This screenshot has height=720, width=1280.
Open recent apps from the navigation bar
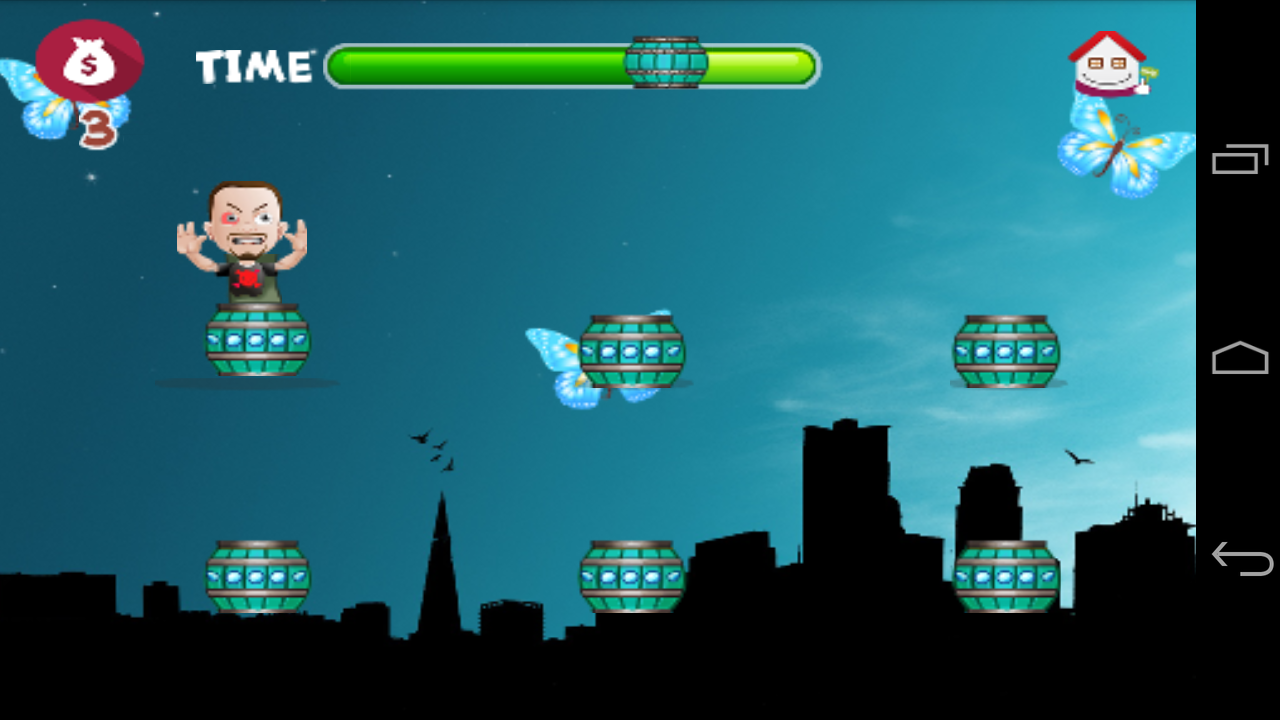(x=1238, y=160)
